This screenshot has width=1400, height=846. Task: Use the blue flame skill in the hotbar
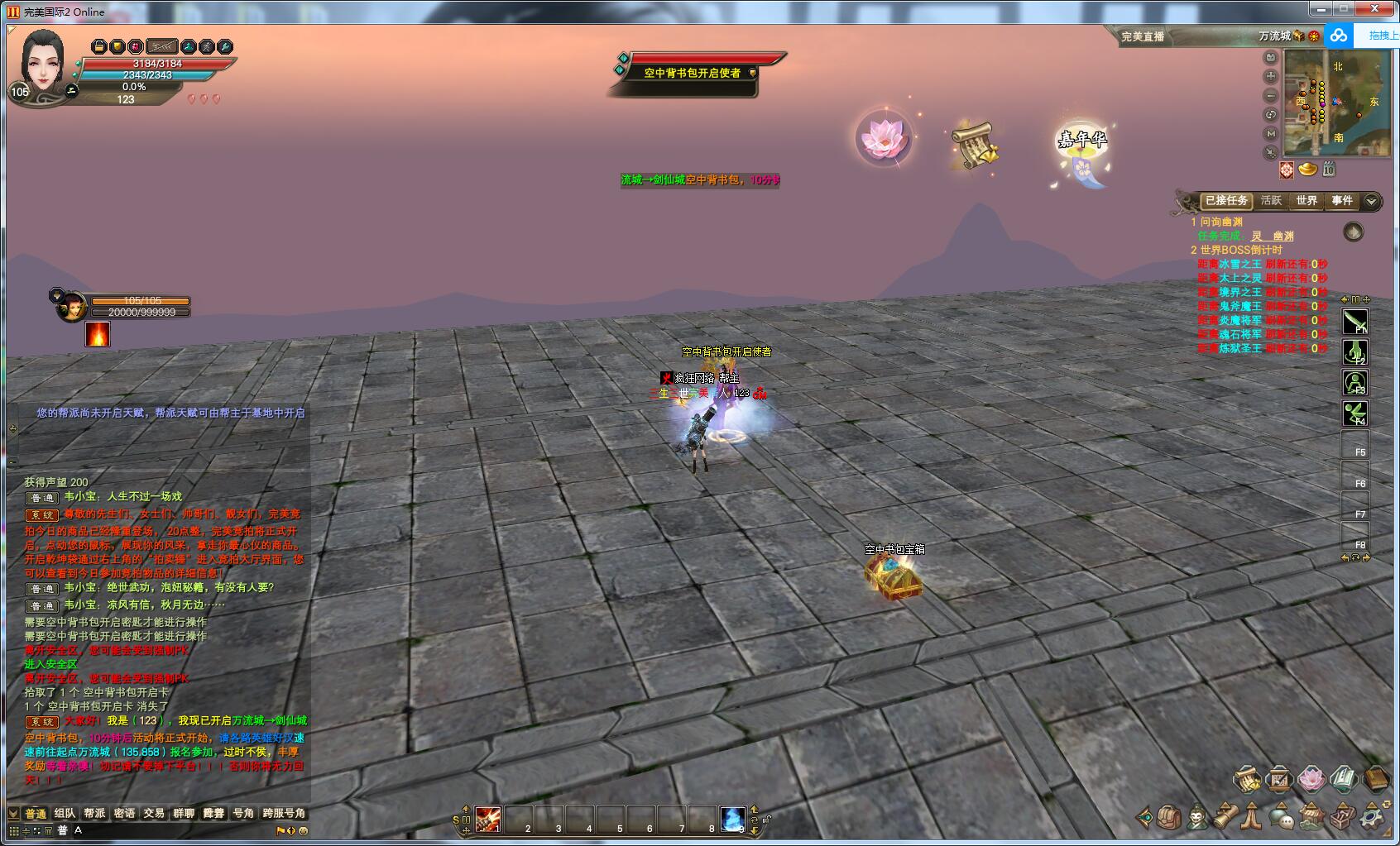point(732,820)
